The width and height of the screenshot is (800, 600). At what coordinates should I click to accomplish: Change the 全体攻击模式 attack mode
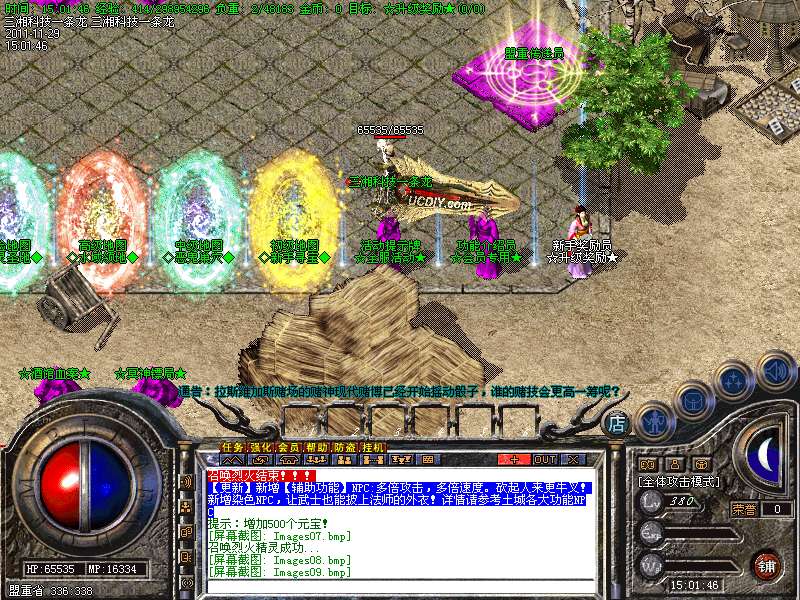pyautogui.click(x=680, y=481)
